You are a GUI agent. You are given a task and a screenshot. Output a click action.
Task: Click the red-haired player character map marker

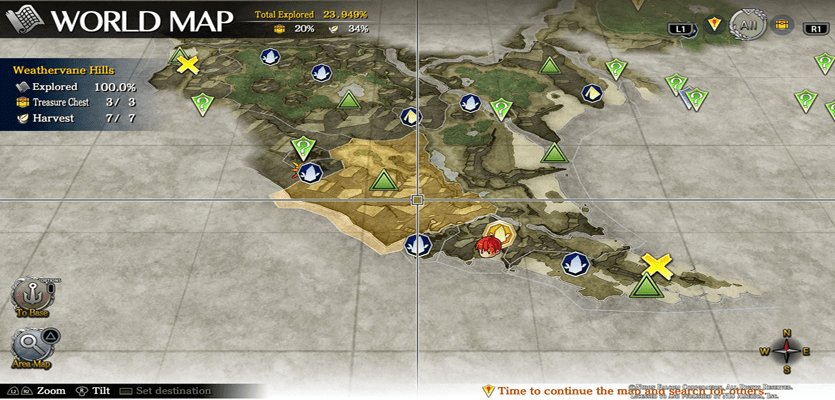[x=489, y=246]
